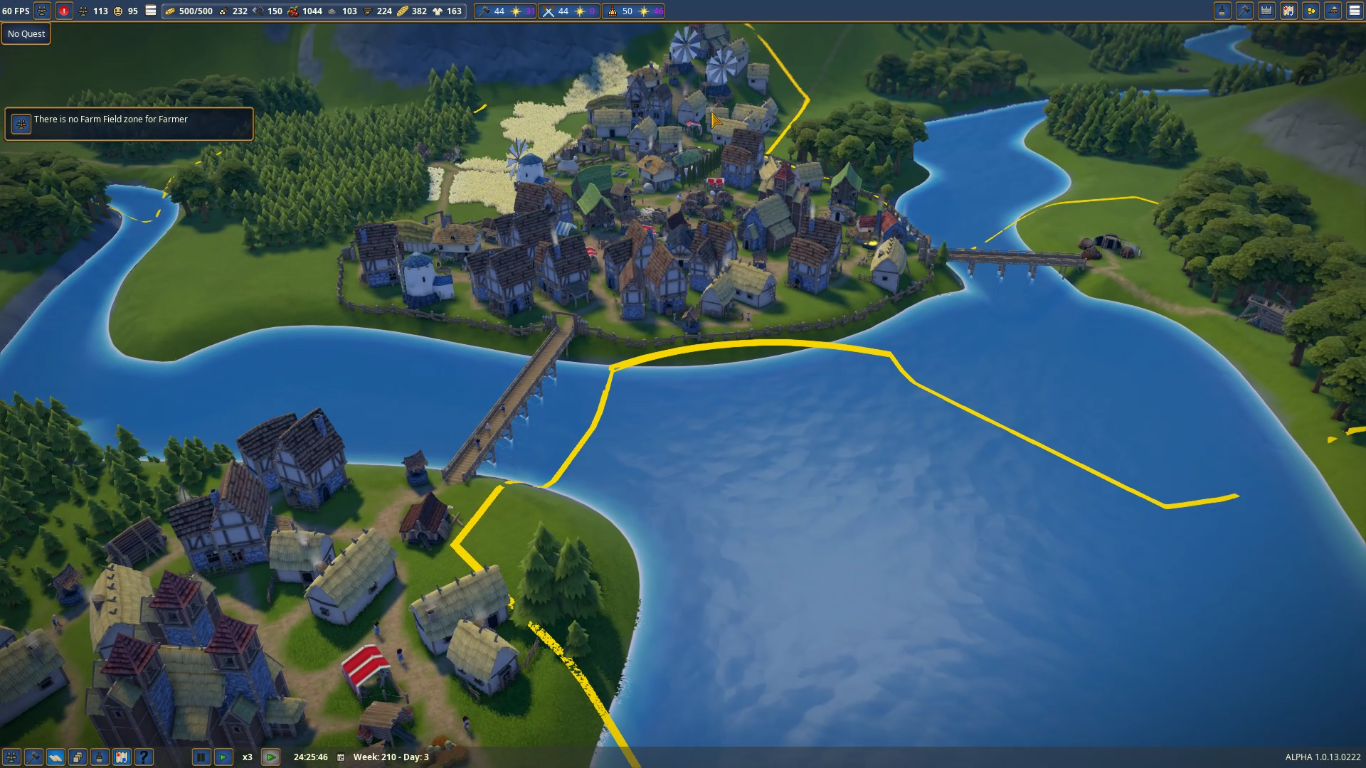Choose the paintbrush in bottom toolbar
Viewport: 1366px width, 768px height.
[99, 757]
